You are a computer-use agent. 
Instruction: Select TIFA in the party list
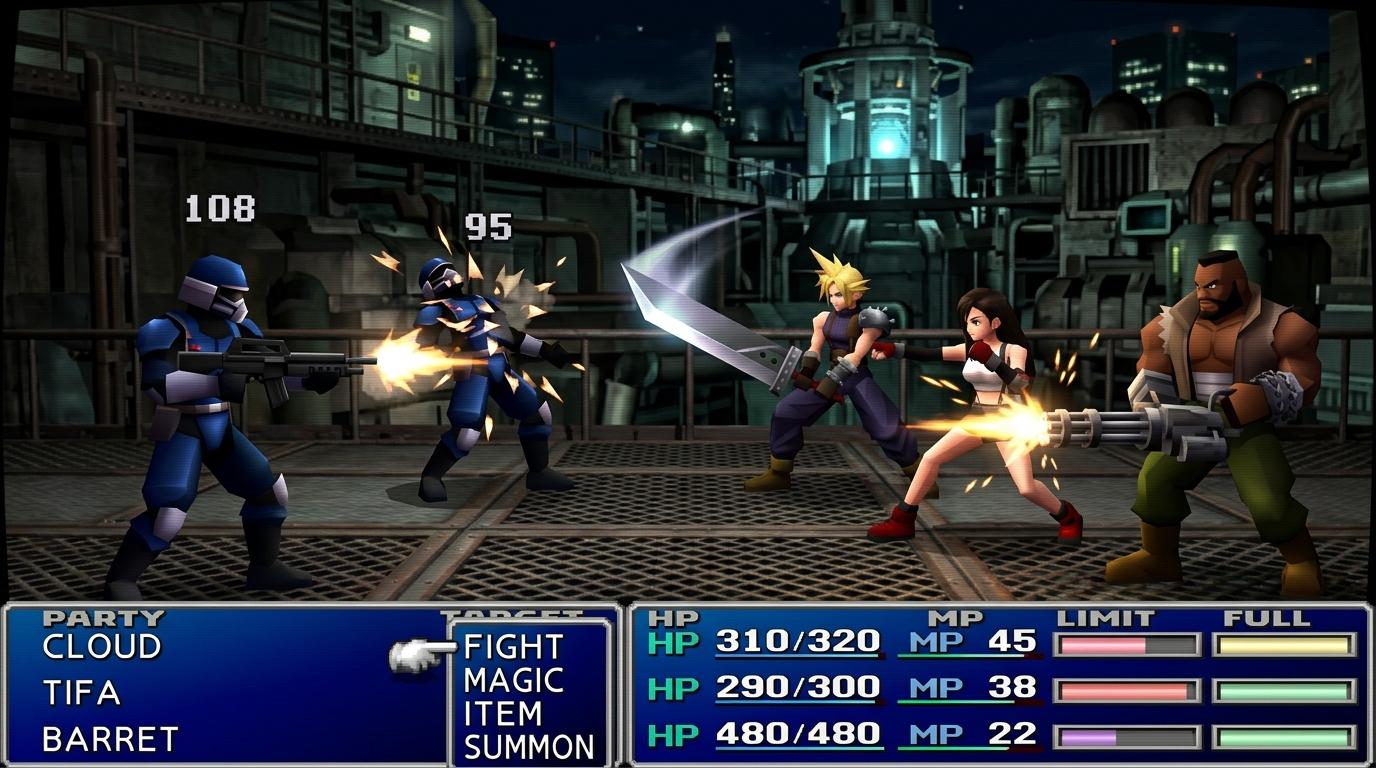click(x=81, y=693)
